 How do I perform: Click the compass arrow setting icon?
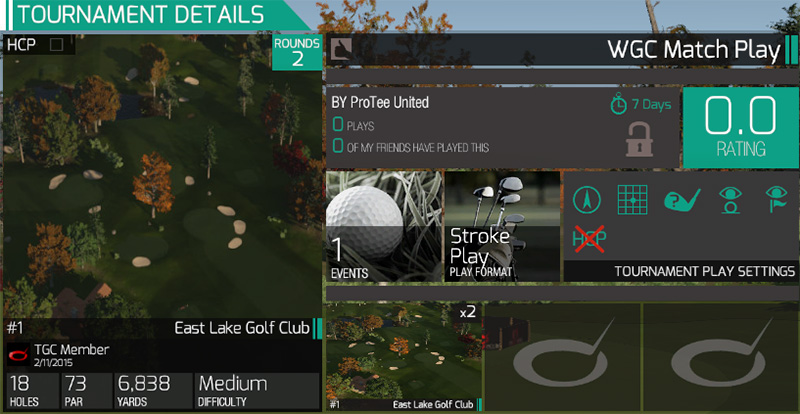(588, 200)
